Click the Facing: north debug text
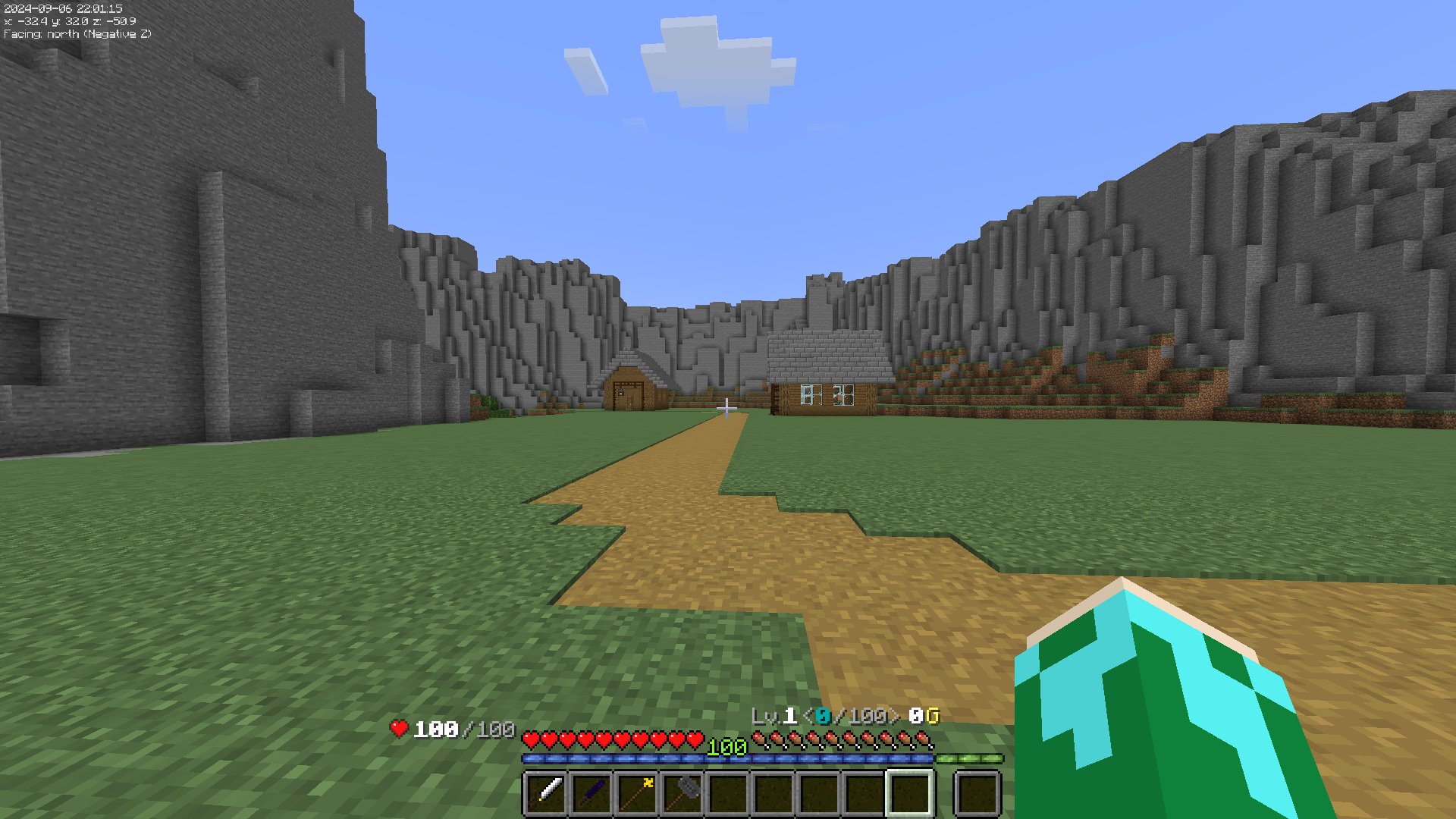 76,33
